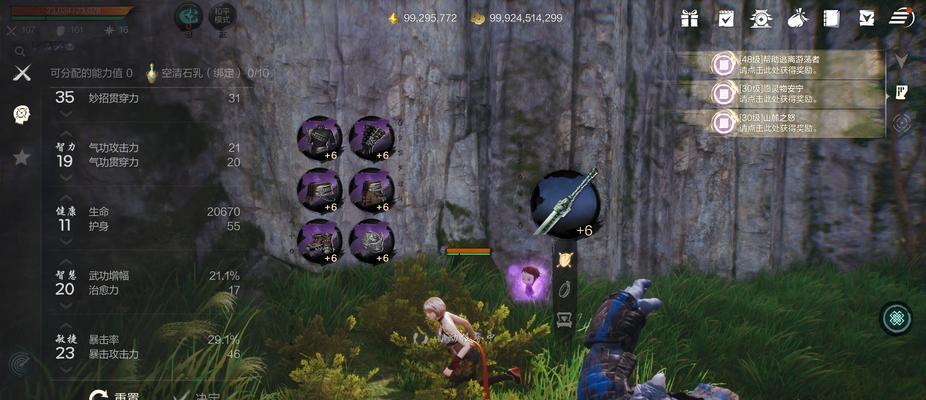Viewport: 926px width, 400px height.
Task: Toggle the 10-player mode button
Action: point(224,17)
